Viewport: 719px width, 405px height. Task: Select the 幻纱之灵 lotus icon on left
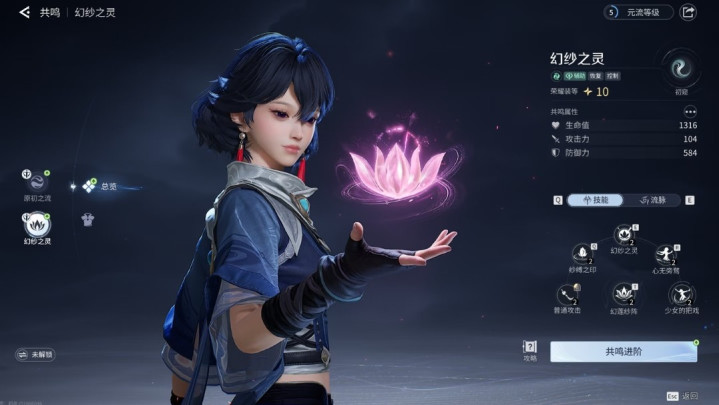click(36, 224)
